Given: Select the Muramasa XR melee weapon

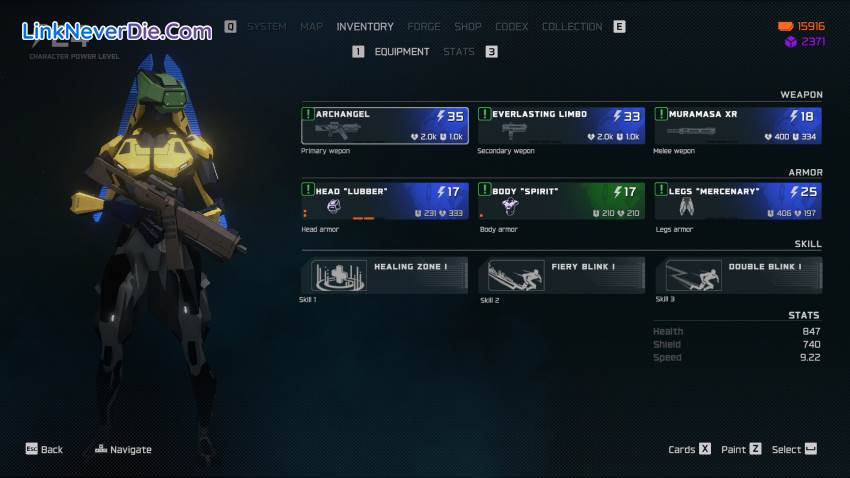Looking at the screenshot, I should [738, 125].
